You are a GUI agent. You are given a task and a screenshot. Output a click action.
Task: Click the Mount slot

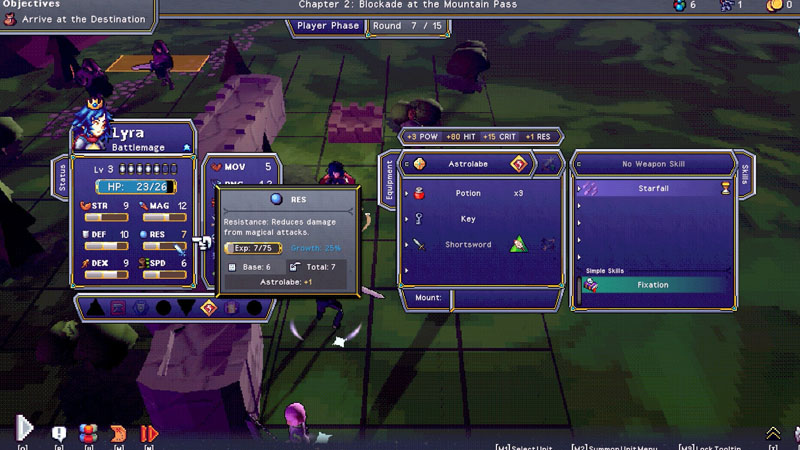[x=480, y=297]
